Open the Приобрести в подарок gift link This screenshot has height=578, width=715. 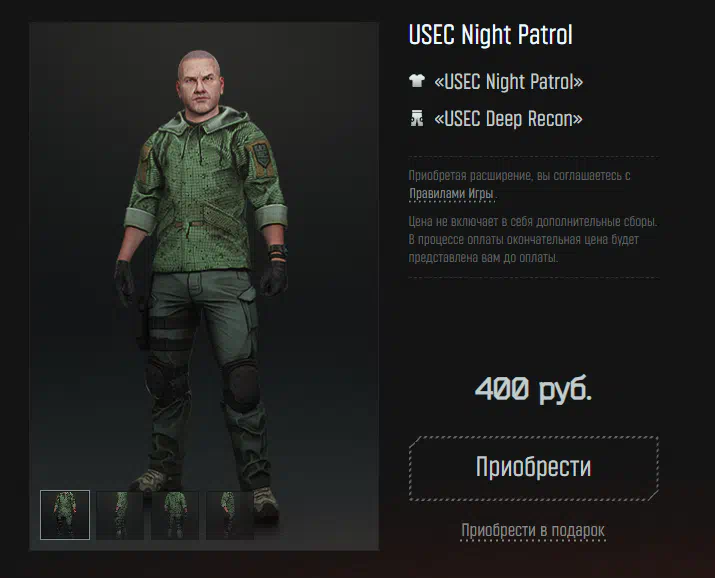click(533, 530)
